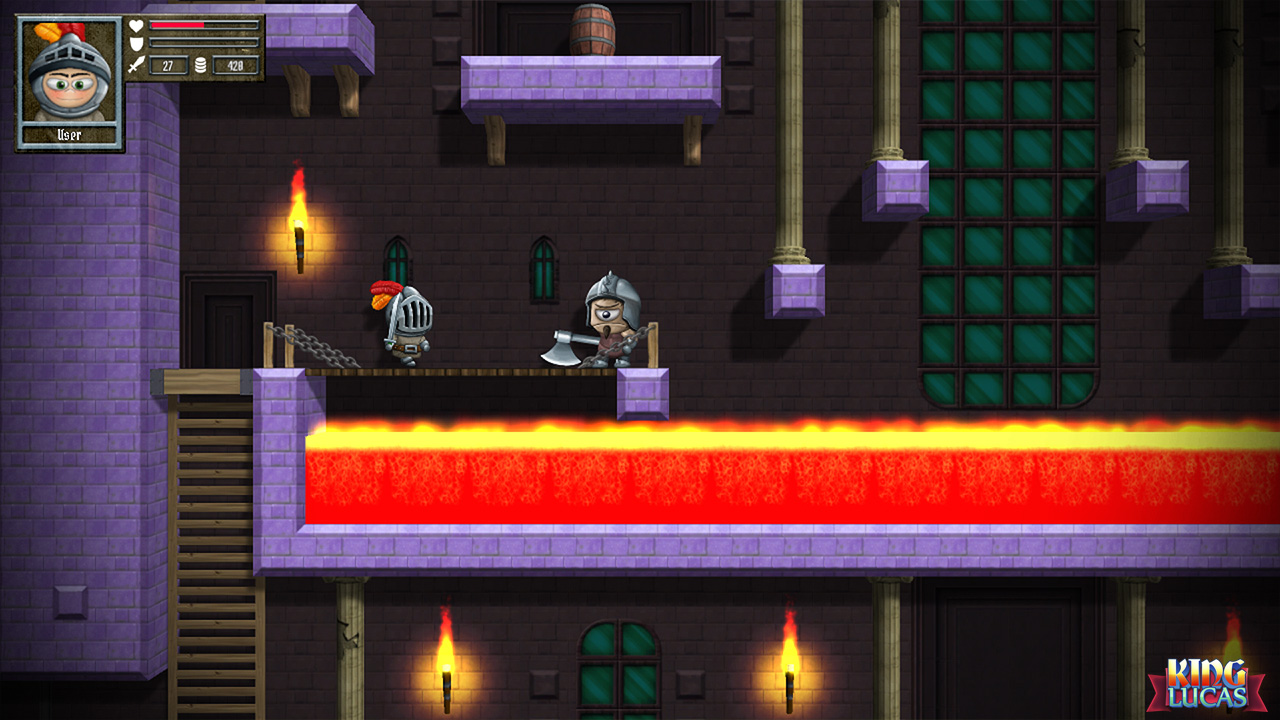
Task: Click the coin stack currency icon
Action: pos(200,65)
